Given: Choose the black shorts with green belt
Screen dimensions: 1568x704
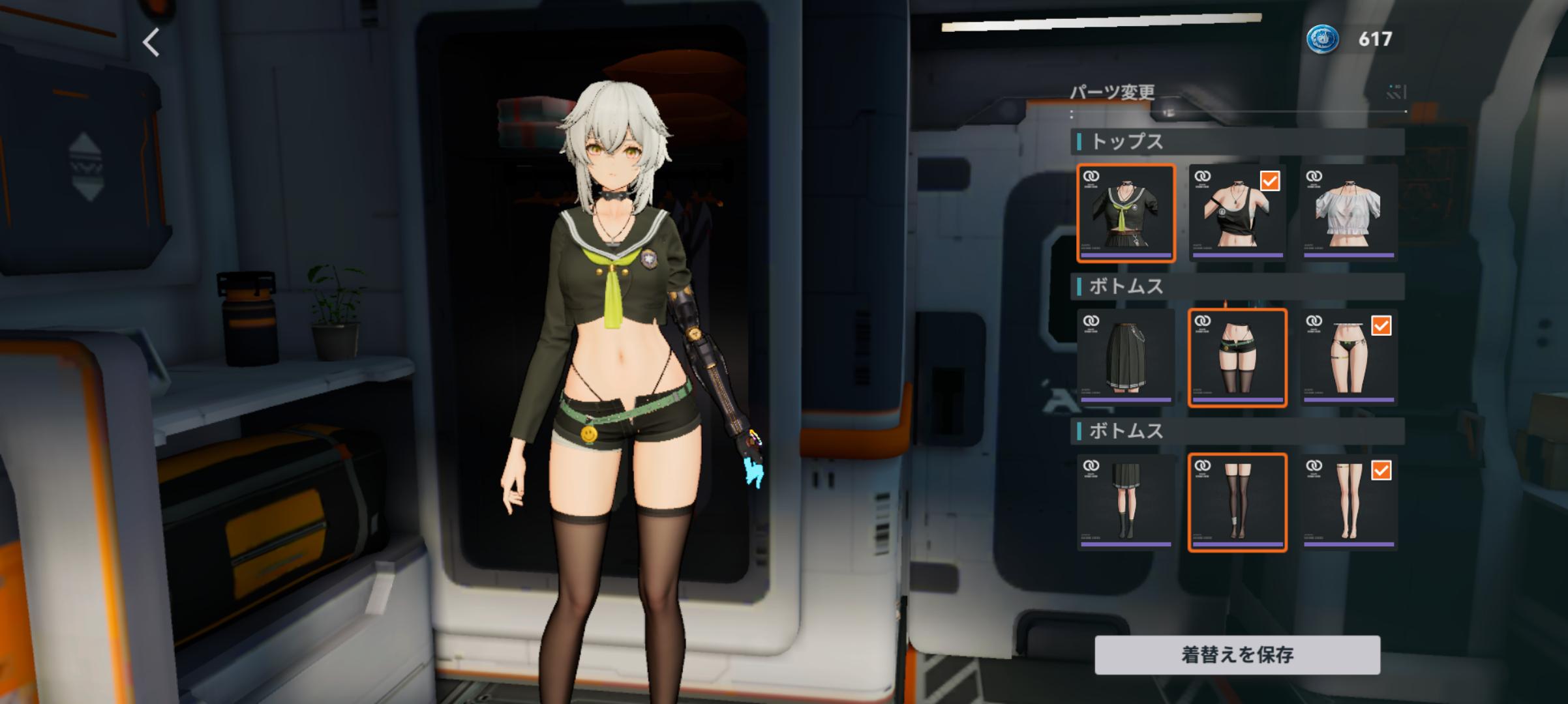Looking at the screenshot, I should pyautogui.click(x=1237, y=358).
